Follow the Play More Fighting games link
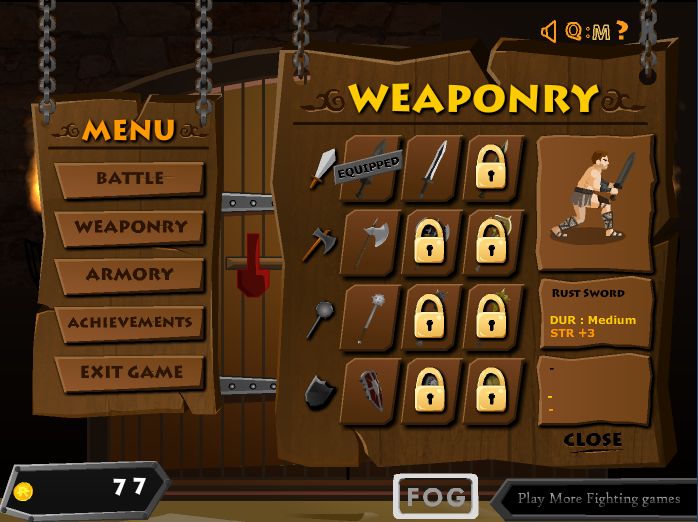698x522 pixels. tap(598, 498)
